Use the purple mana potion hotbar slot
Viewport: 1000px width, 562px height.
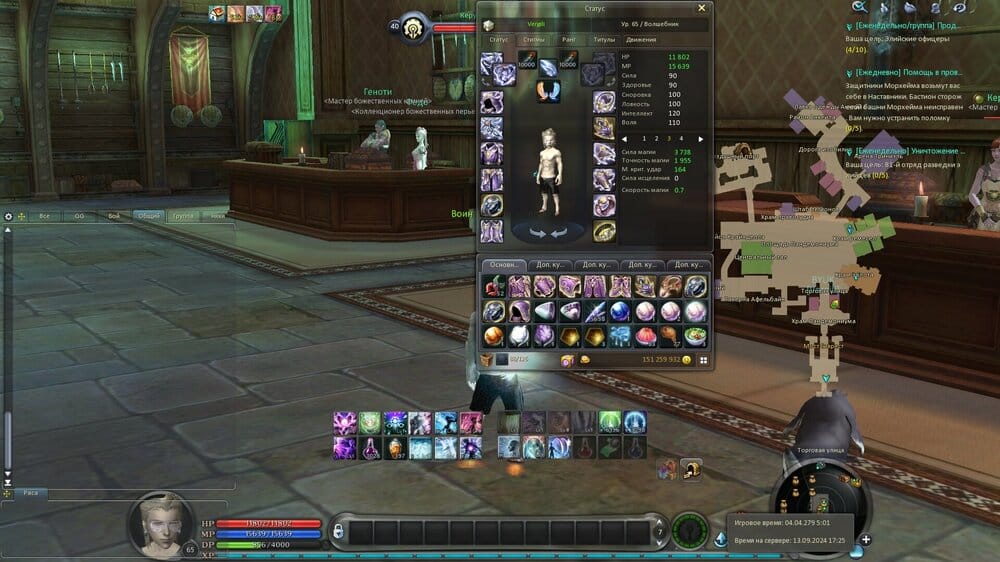pos(372,448)
